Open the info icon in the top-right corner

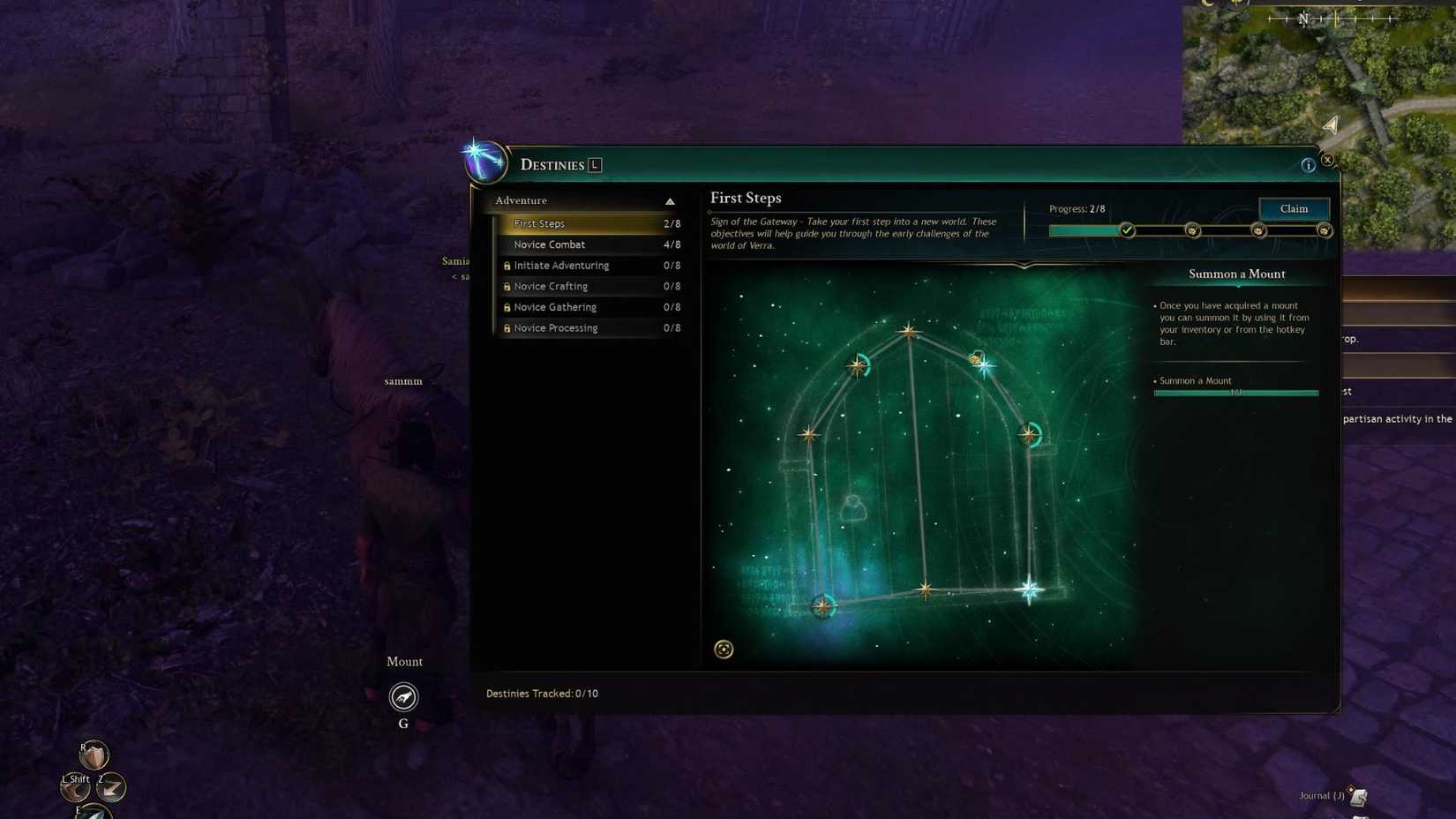(1309, 164)
